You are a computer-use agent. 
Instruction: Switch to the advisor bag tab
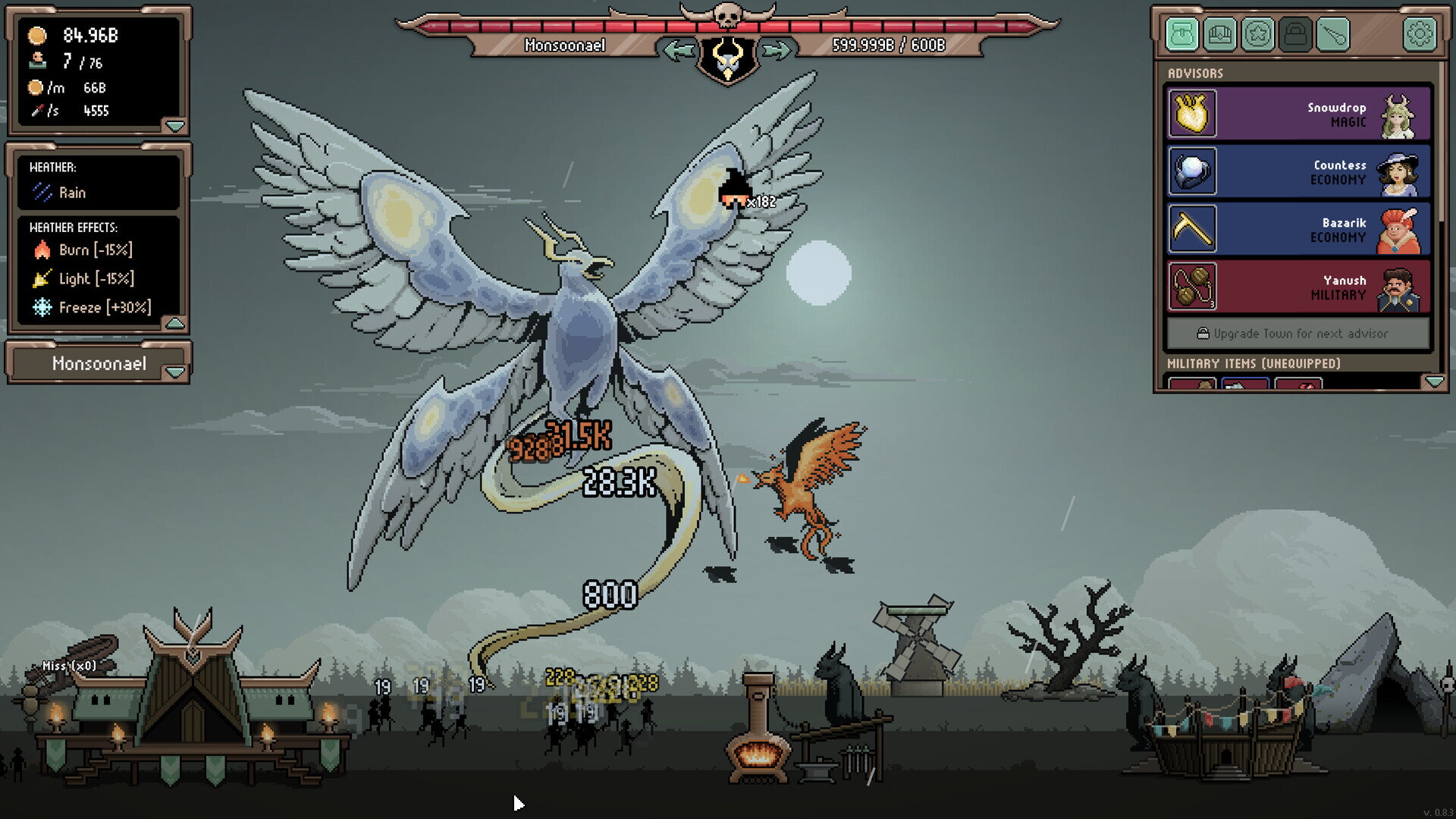(1182, 34)
